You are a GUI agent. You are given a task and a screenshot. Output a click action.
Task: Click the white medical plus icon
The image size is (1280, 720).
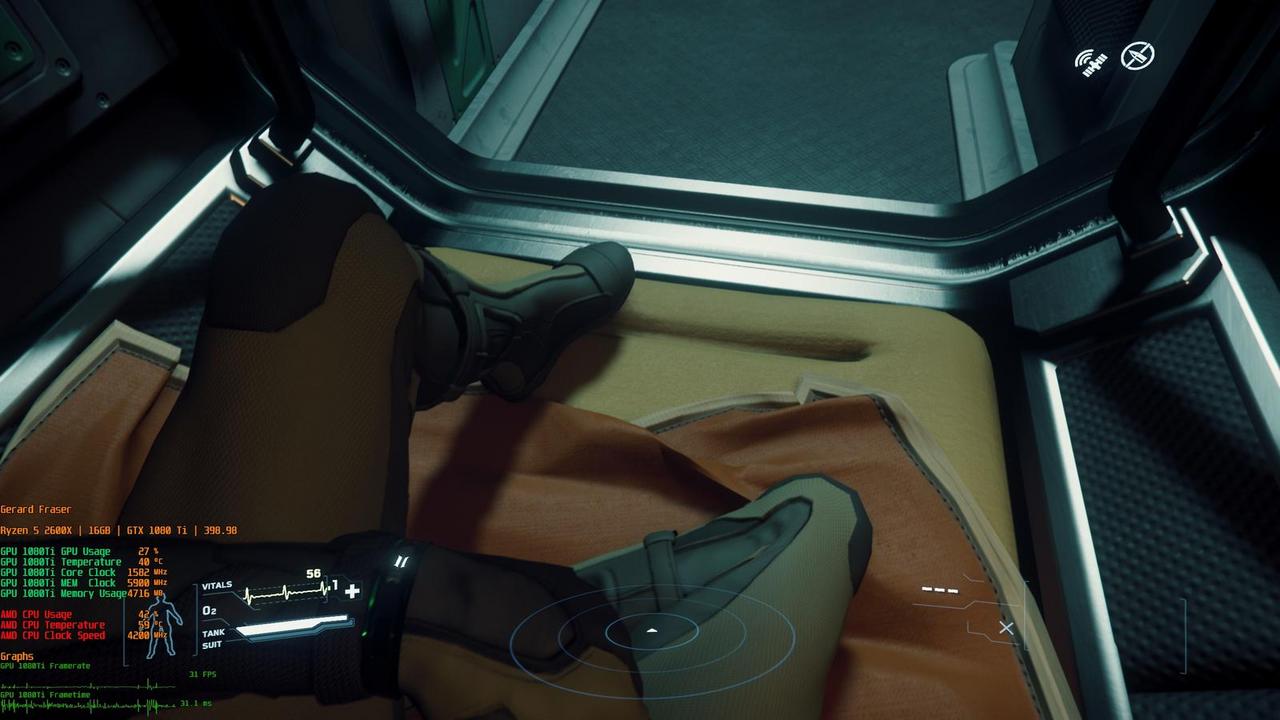pyautogui.click(x=352, y=591)
